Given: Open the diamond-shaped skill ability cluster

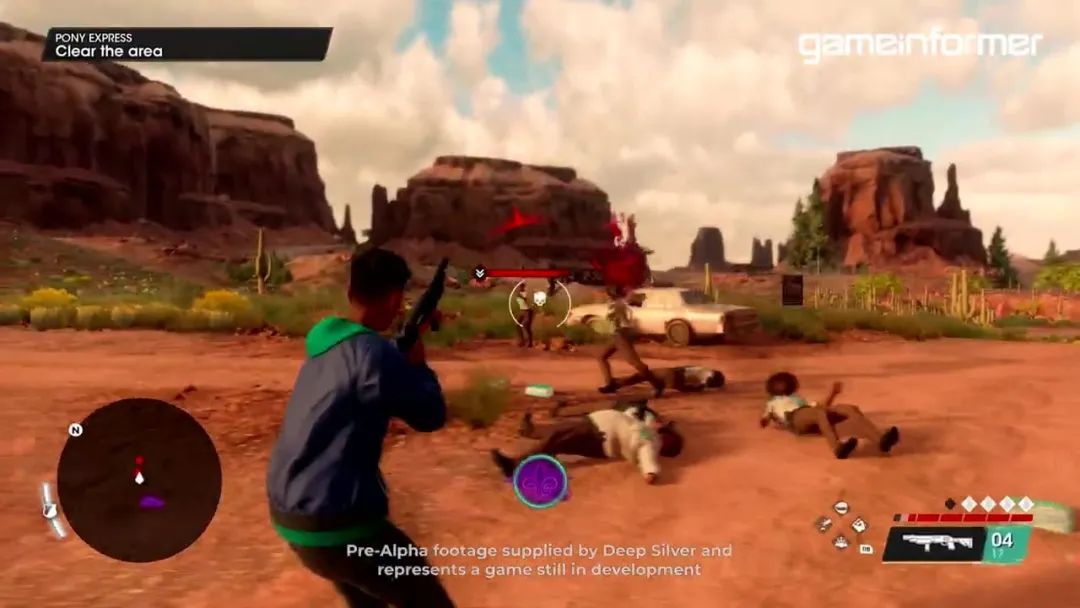Looking at the screenshot, I should tap(843, 525).
